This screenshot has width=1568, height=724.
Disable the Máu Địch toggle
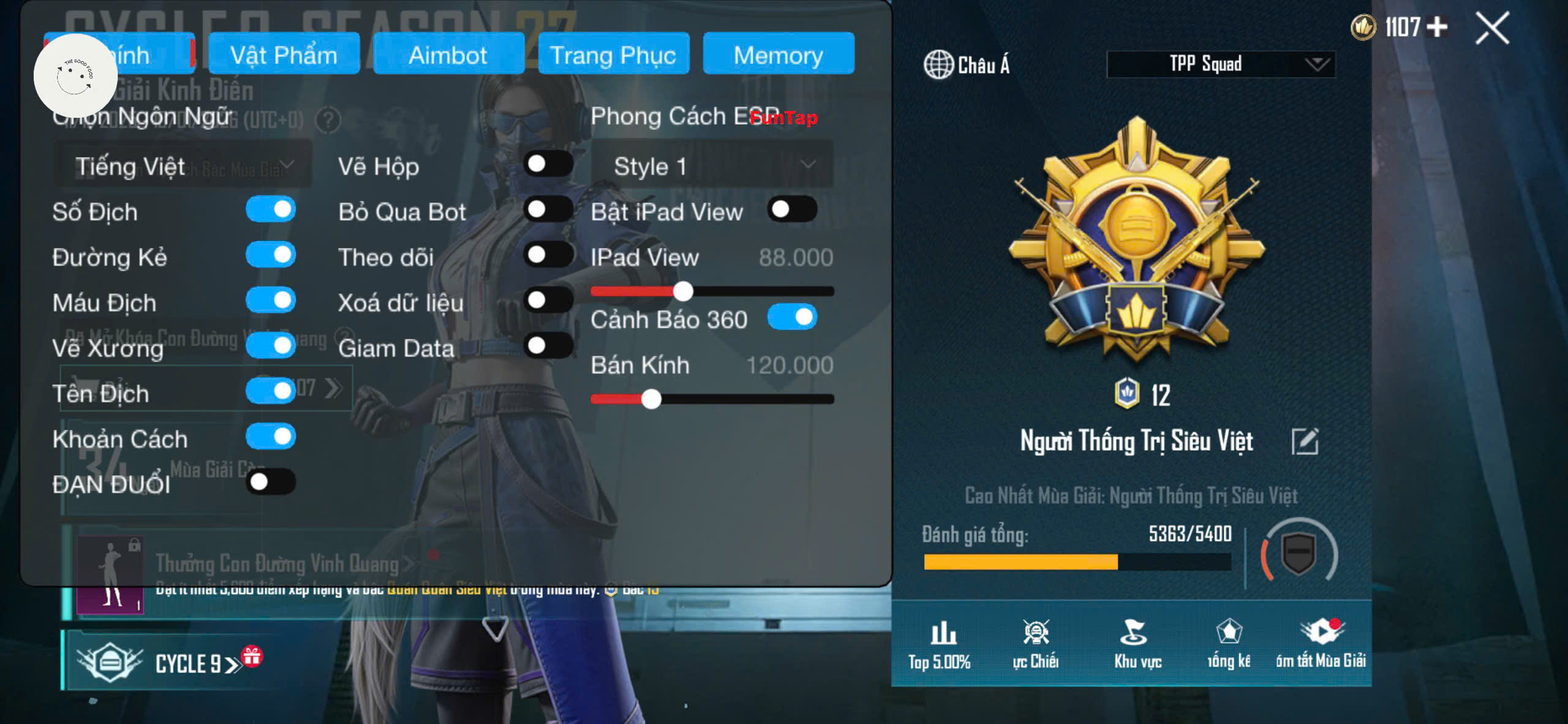pos(271,301)
